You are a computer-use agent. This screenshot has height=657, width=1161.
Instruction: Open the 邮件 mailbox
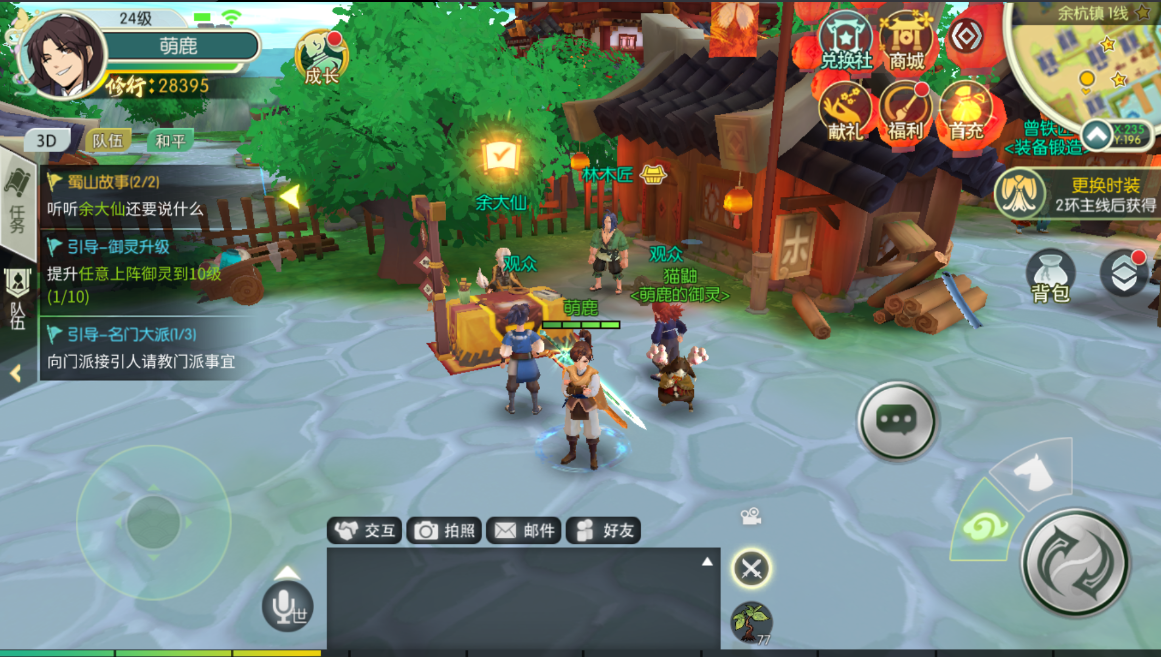pos(524,531)
